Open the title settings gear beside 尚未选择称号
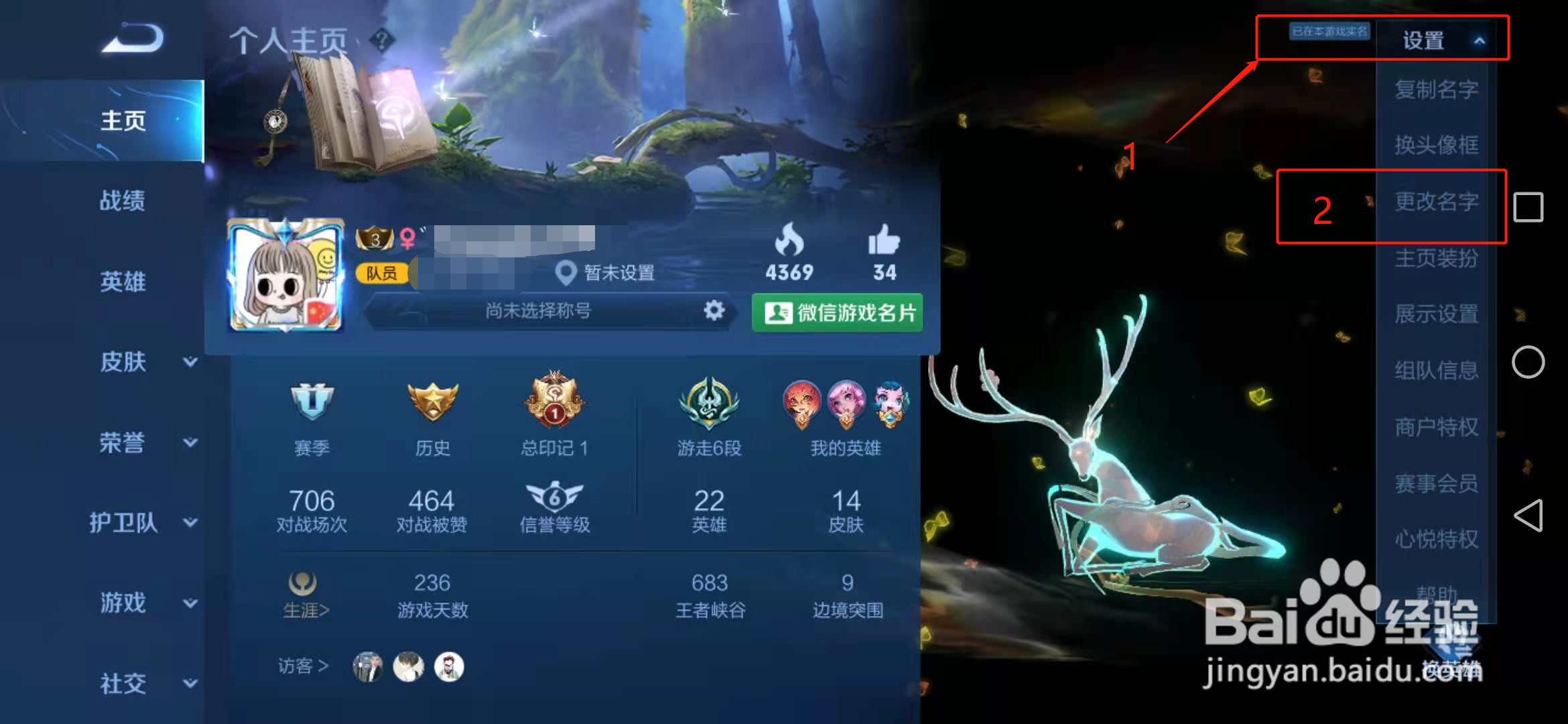The width and height of the screenshot is (1568, 724). 714,311
